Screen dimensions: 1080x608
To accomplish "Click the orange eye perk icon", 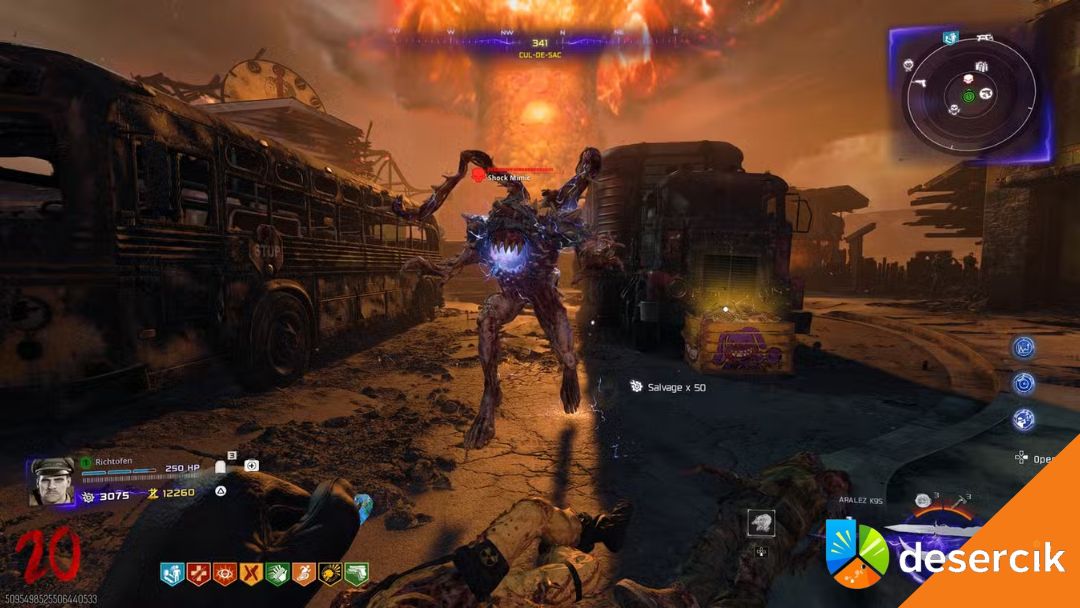I will (x=224, y=573).
